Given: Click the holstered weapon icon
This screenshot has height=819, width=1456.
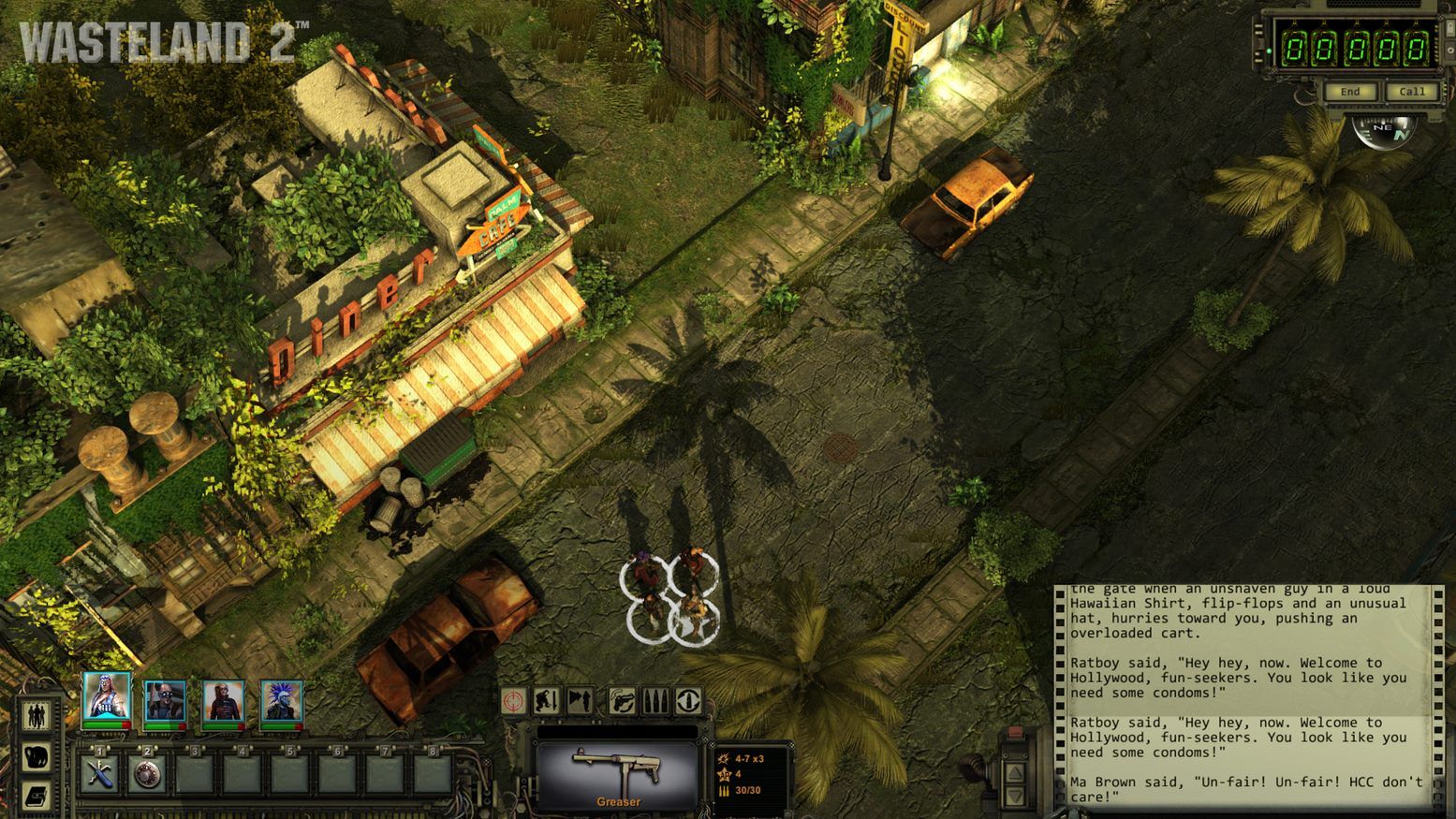Looking at the screenshot, I should coord(622,700).
